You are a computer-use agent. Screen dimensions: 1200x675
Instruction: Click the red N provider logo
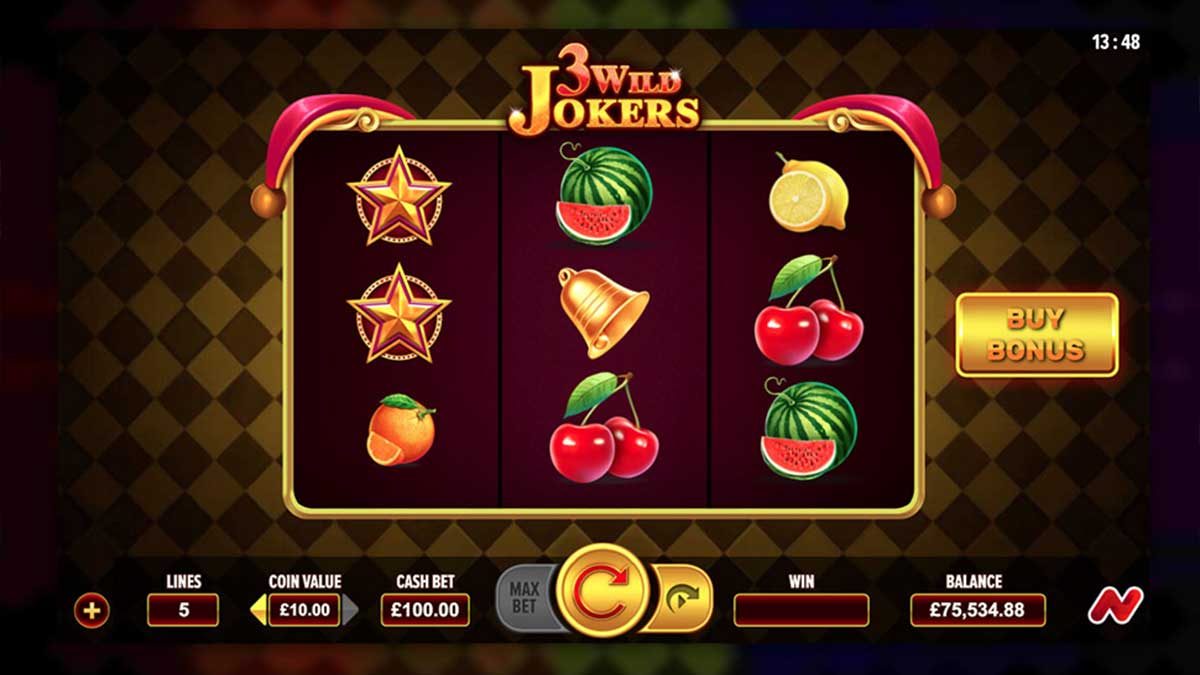[1114, 606]
